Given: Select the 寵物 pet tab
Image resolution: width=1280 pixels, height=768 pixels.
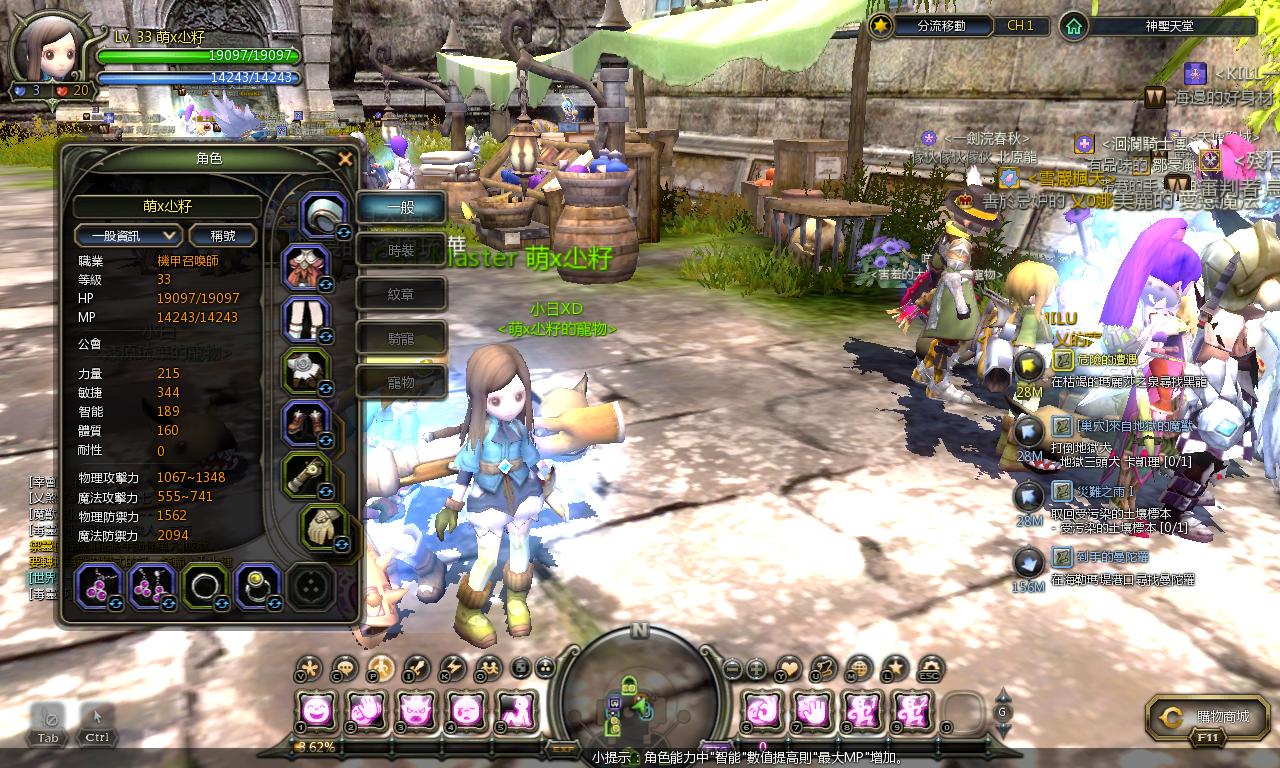Looking at the screenshot, I should click(x=401, y=382).
